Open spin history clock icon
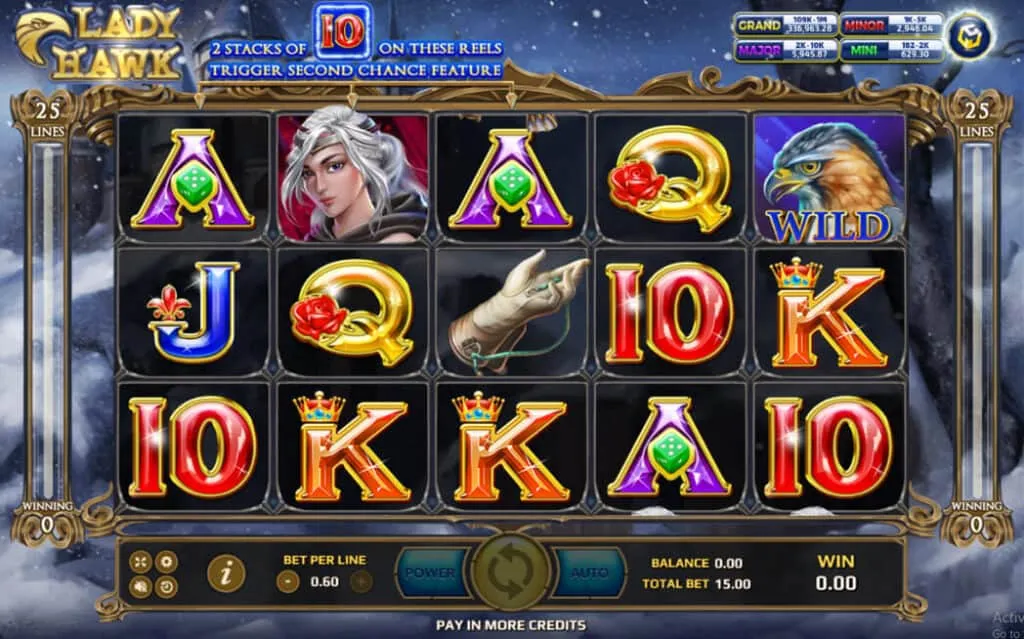Viewport: 1024px width, 639px height. (166, 587)
